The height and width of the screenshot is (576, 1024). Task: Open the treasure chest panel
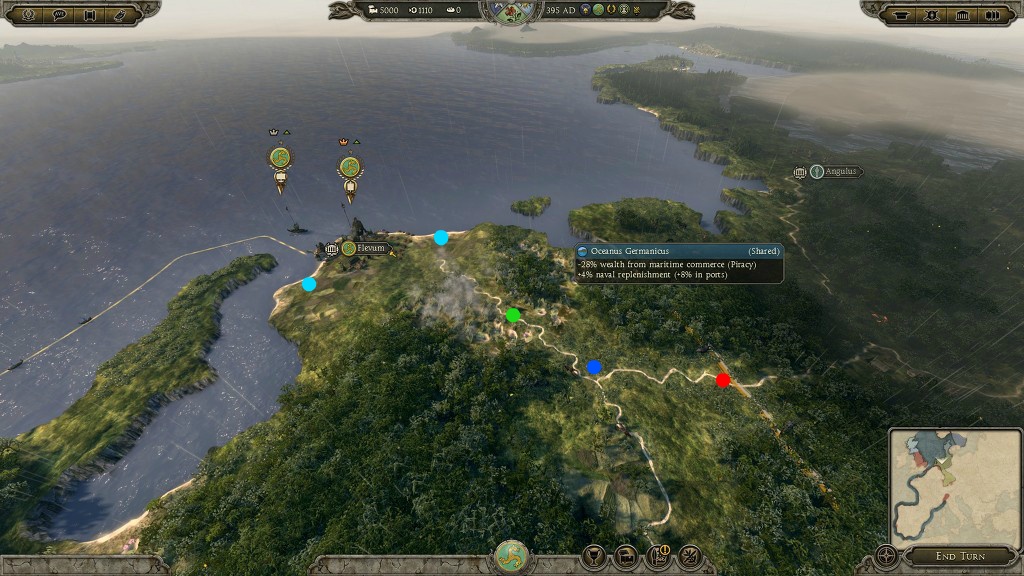click(x=626, y=556)
